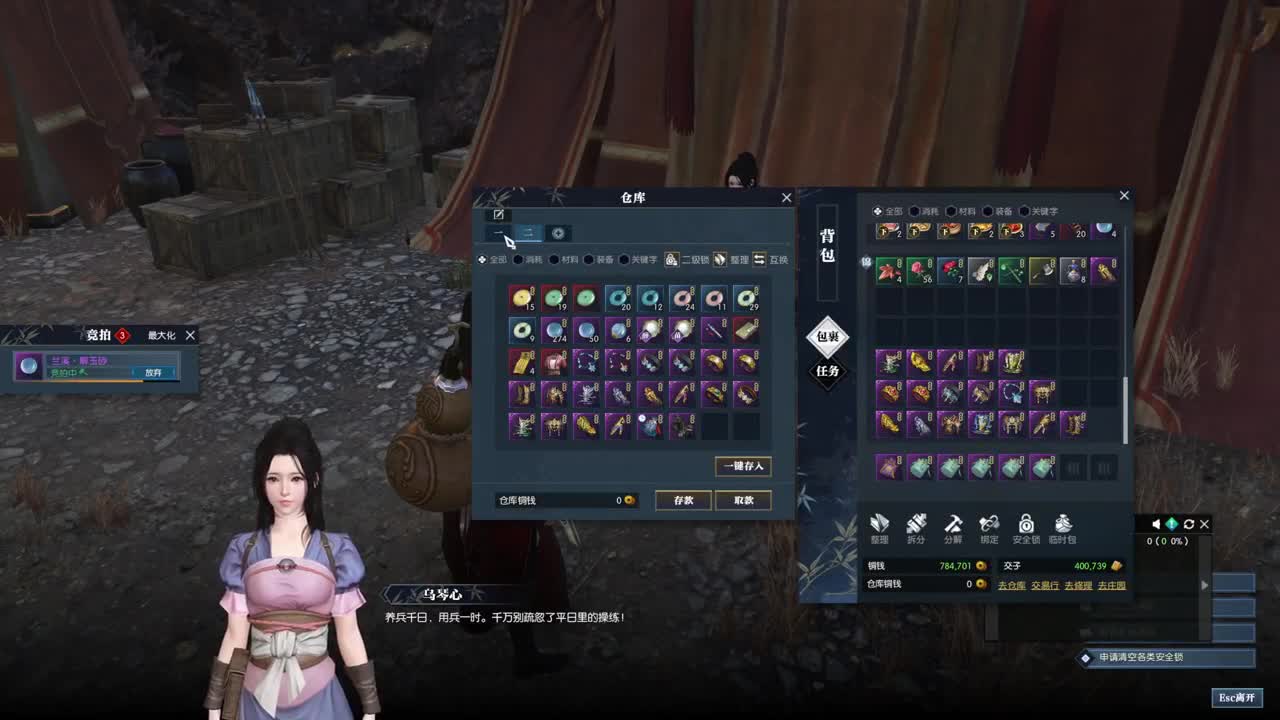Select the rose item stack of 56
The image size is (1280, 720).
click(x=920, y=270)
